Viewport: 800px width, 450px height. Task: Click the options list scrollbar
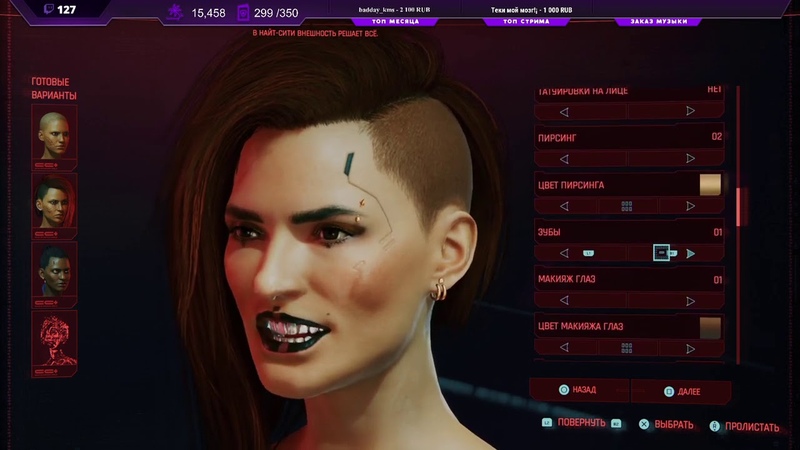(x=741, y=208)
